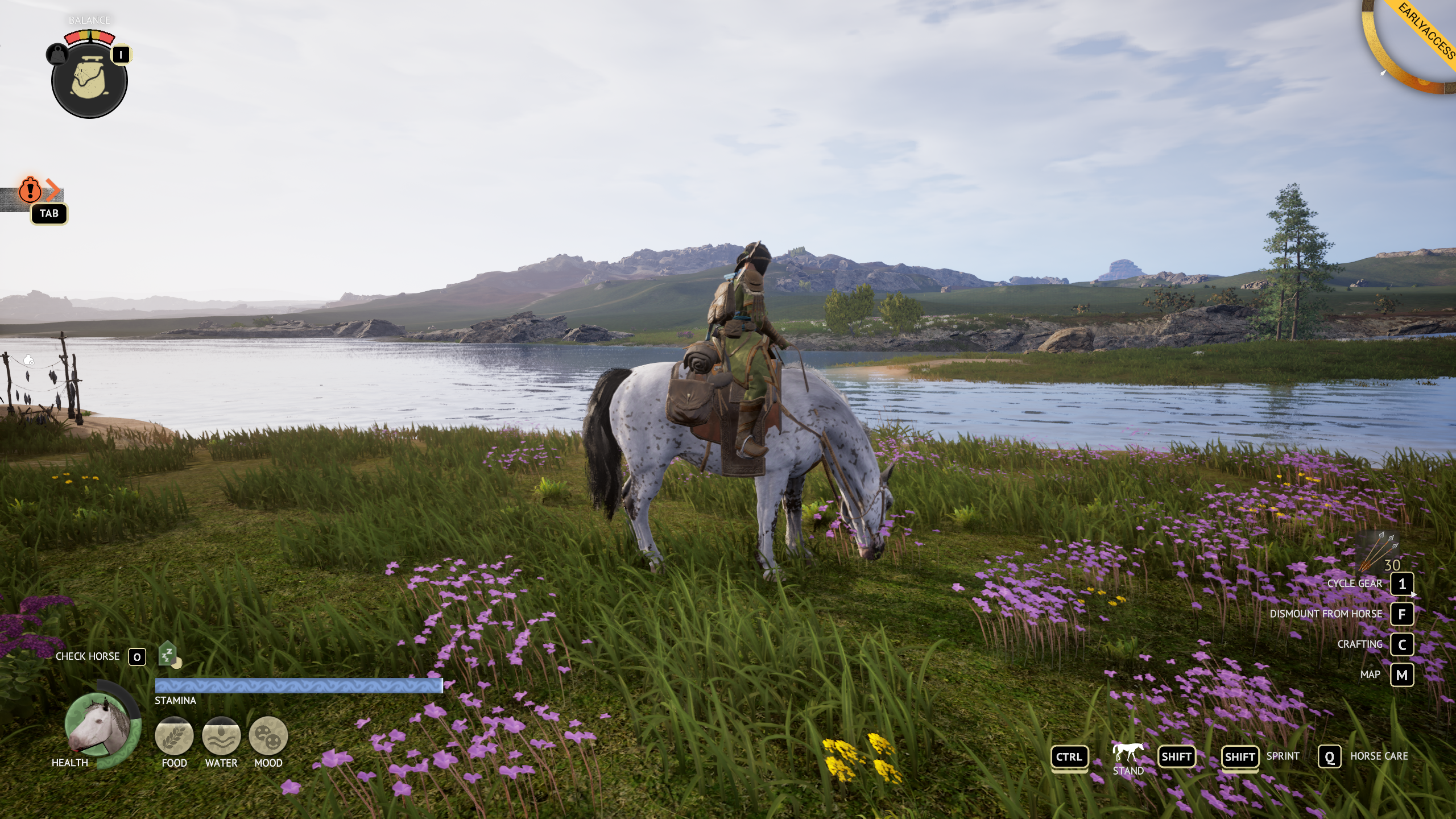Click the green sleep Zzz icon
1456x819 pixels.
167,653
